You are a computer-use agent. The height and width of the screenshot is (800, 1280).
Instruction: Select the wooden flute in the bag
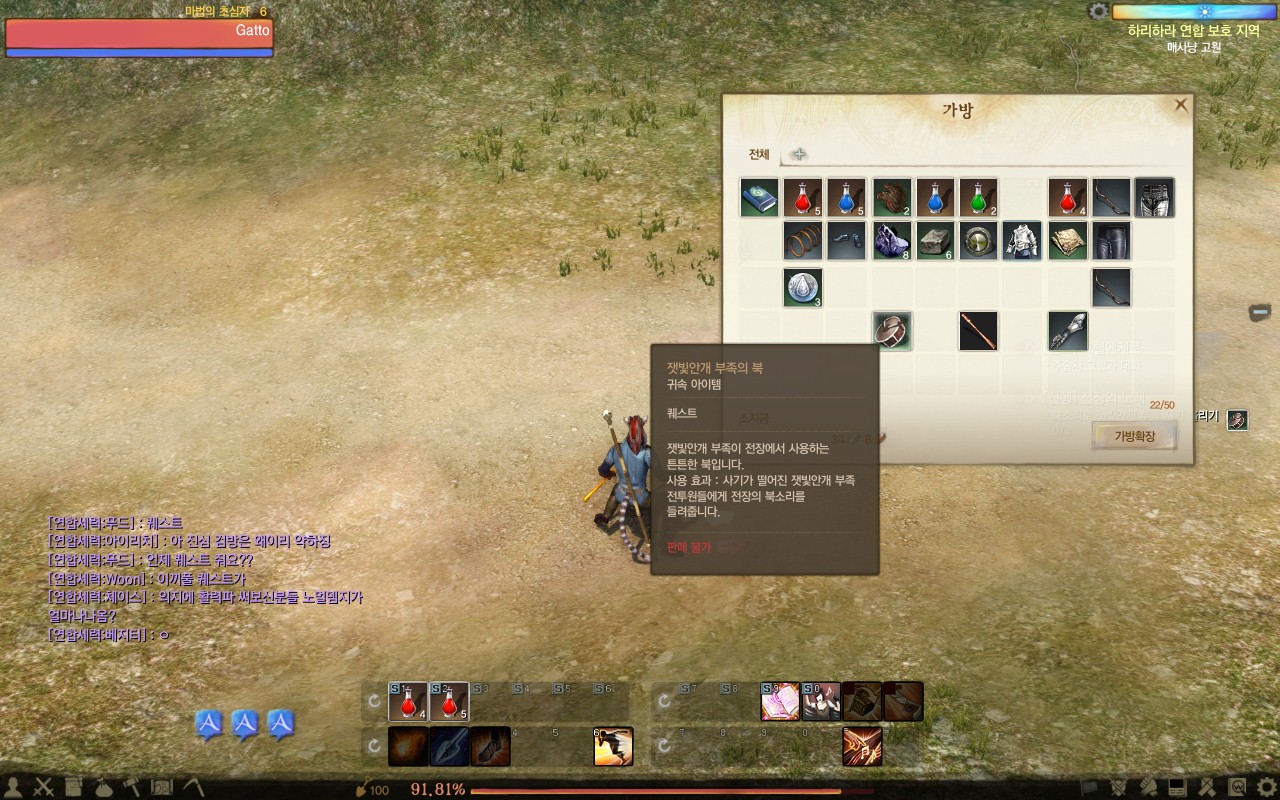[978, 331]
